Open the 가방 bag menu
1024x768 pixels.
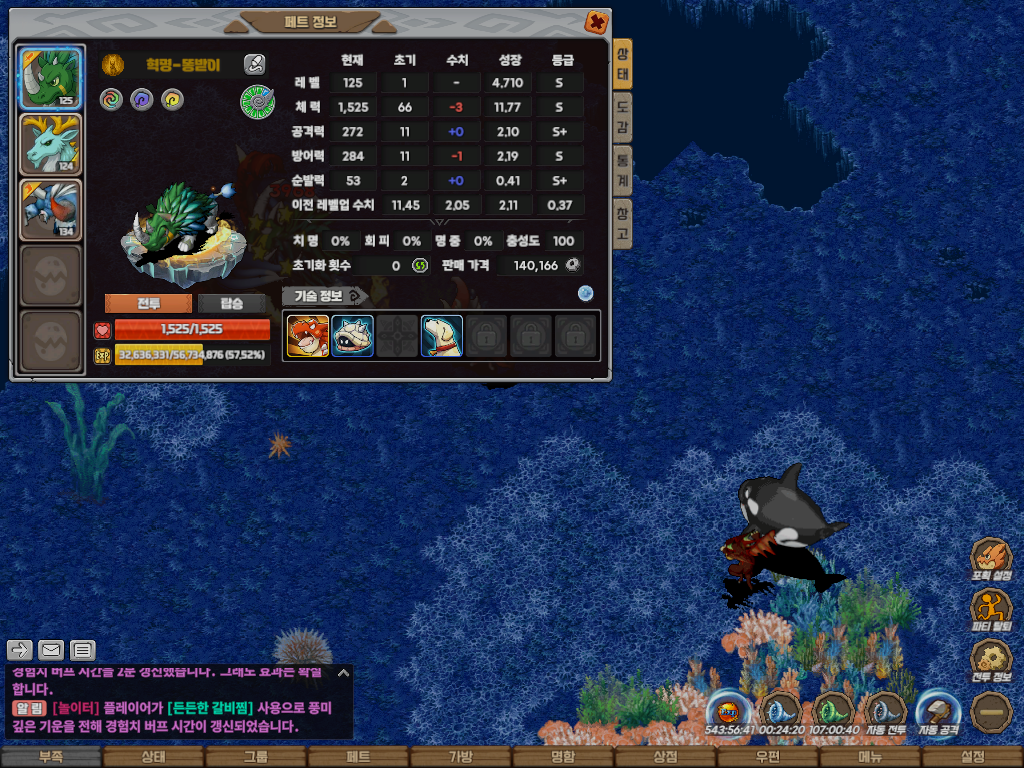tap(461, 757)
